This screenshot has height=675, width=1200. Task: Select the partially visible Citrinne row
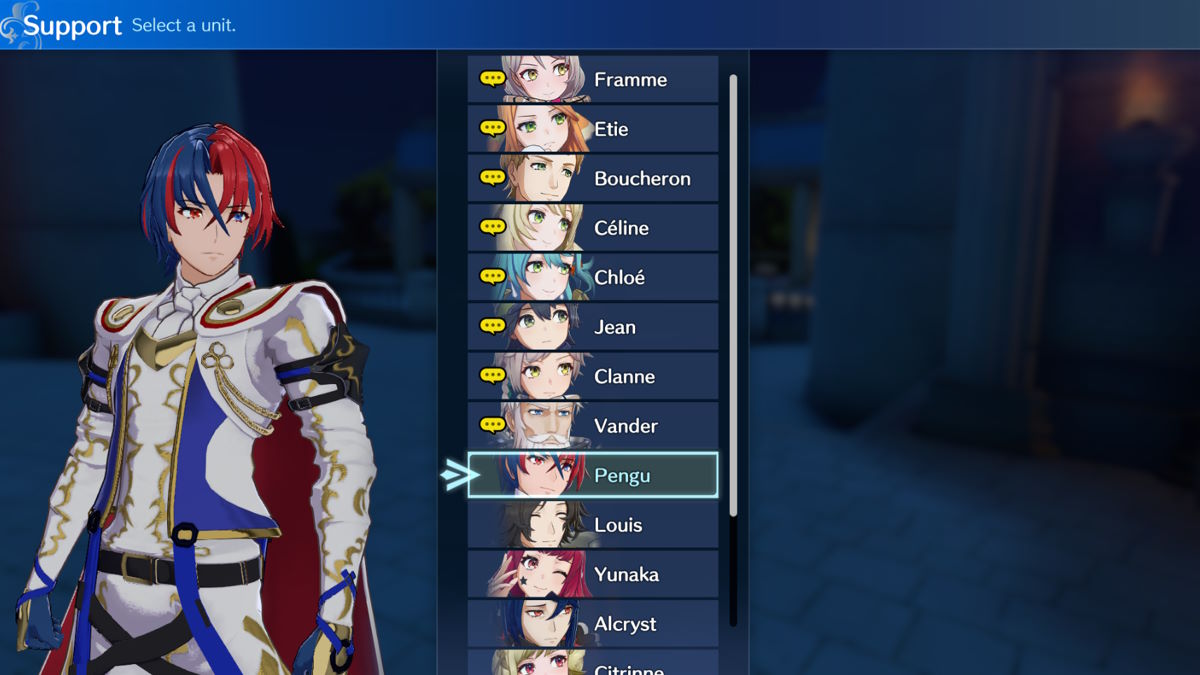click(x=593, y=664)
